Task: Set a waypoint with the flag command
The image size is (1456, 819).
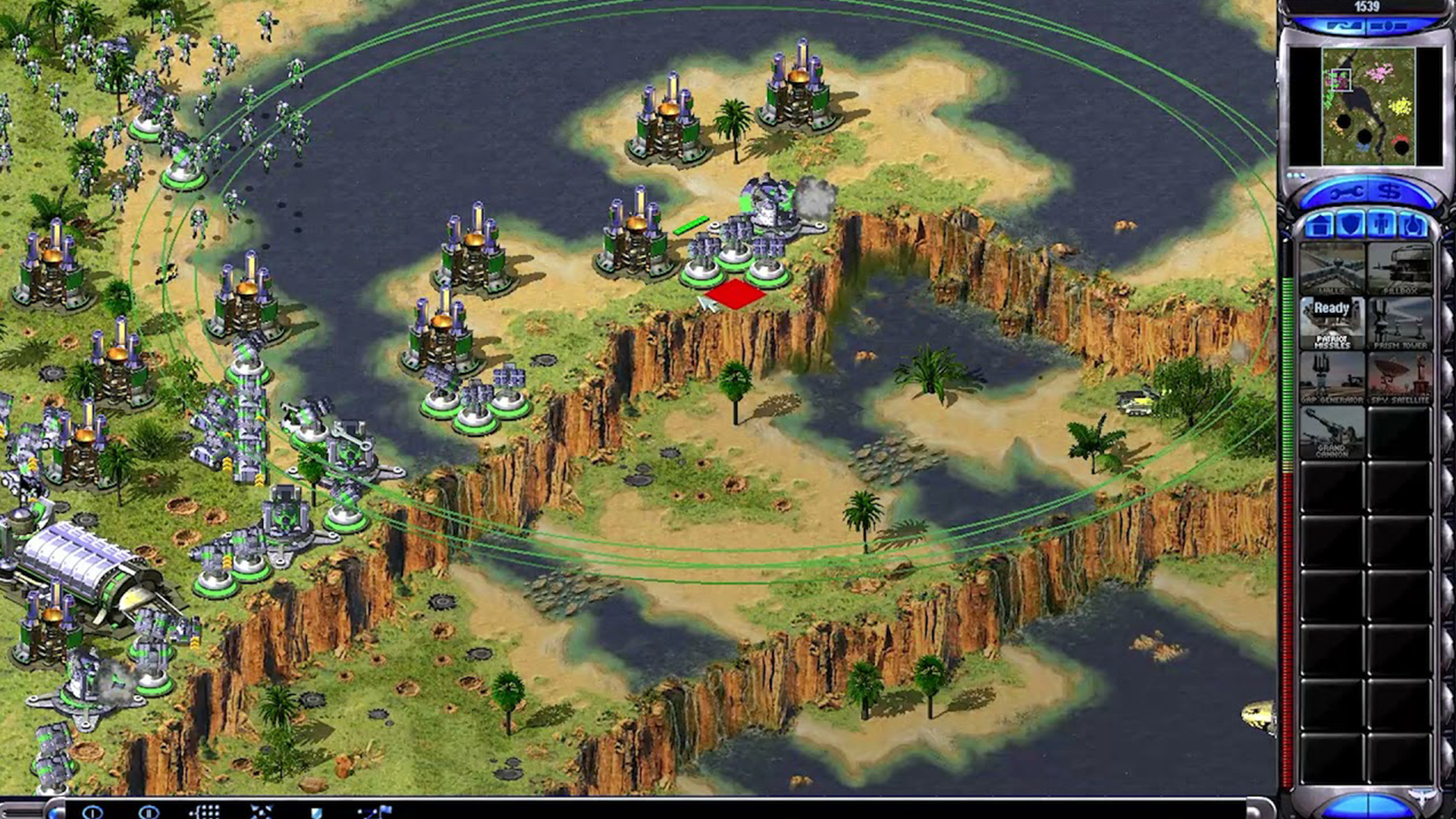Action: coord(376,812)
